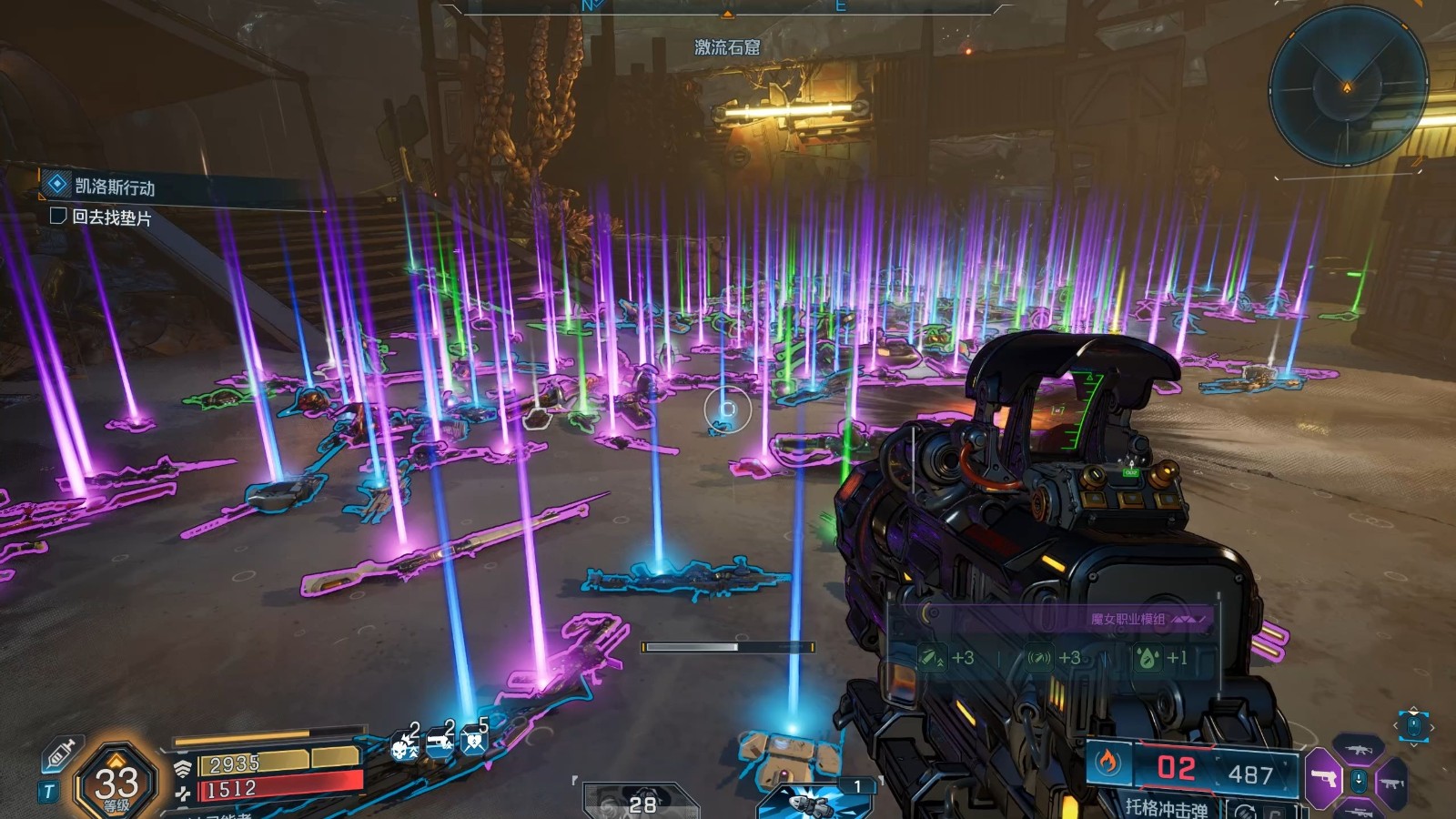Select the 凯洛斯行动 mission tracker
Viewport: 1456px width, 819px height.
pos(115,187)
